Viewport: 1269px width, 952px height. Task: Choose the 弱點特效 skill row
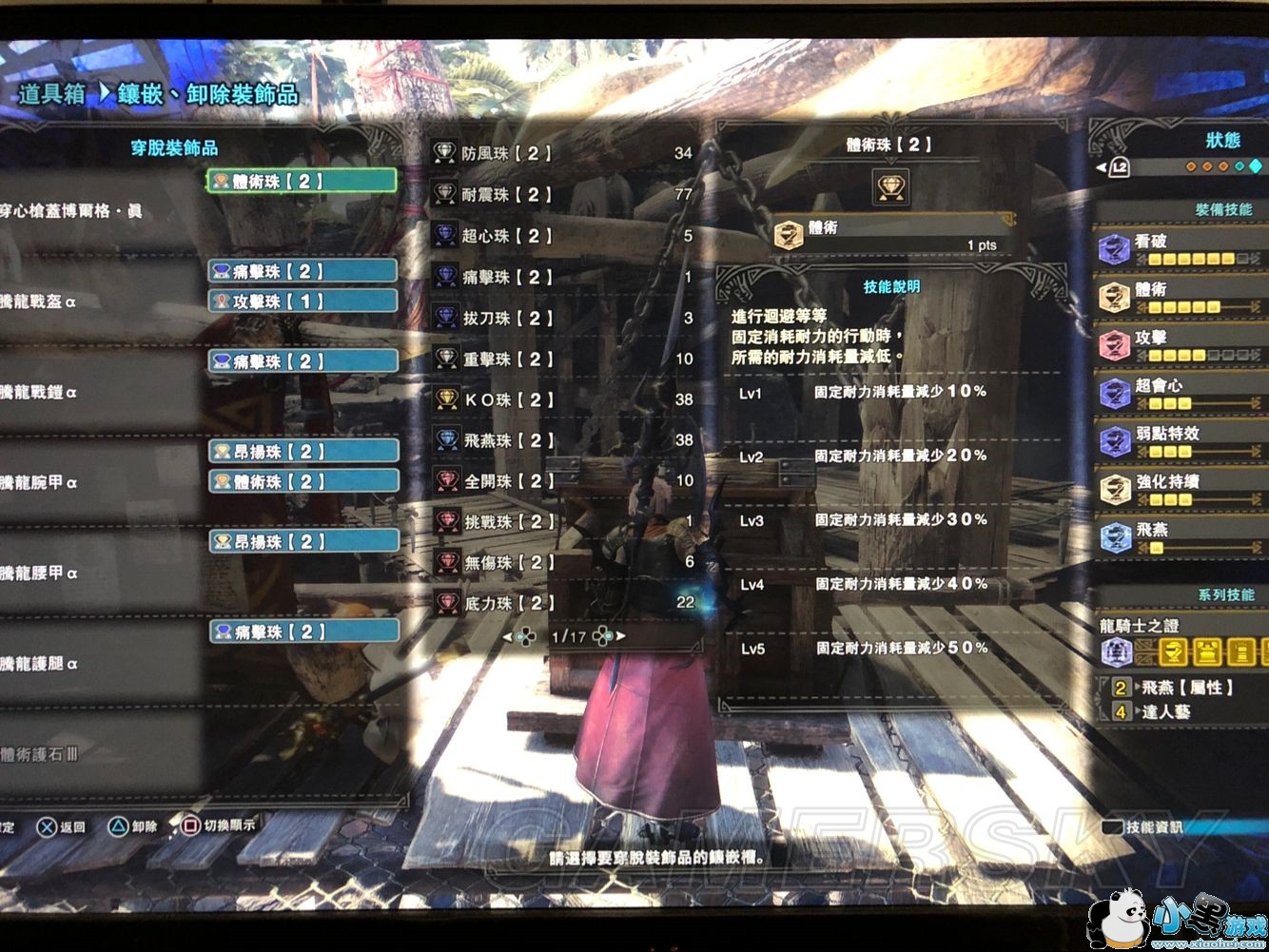(x=1180, y=440)
